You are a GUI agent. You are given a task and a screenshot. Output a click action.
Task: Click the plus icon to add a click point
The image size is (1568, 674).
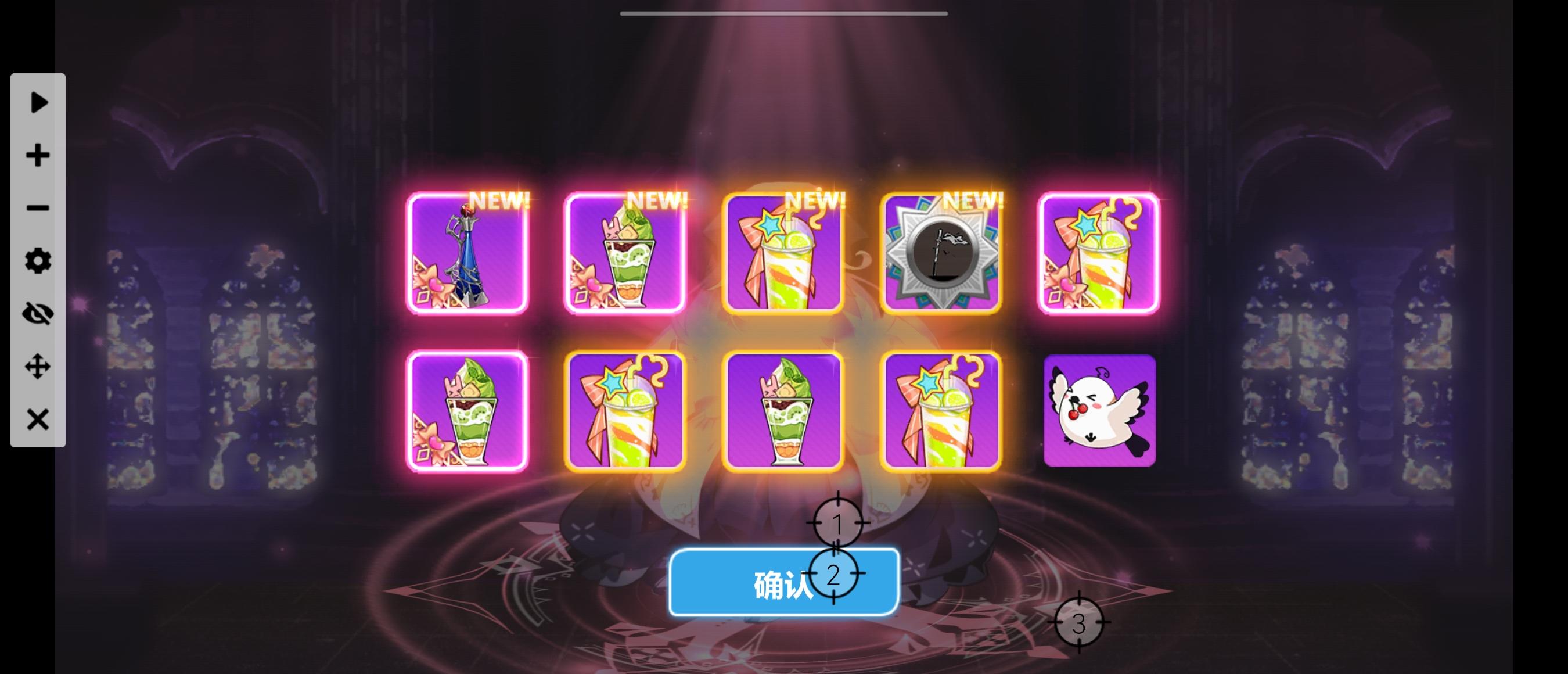pyautogui.click(x=38, y=155)
